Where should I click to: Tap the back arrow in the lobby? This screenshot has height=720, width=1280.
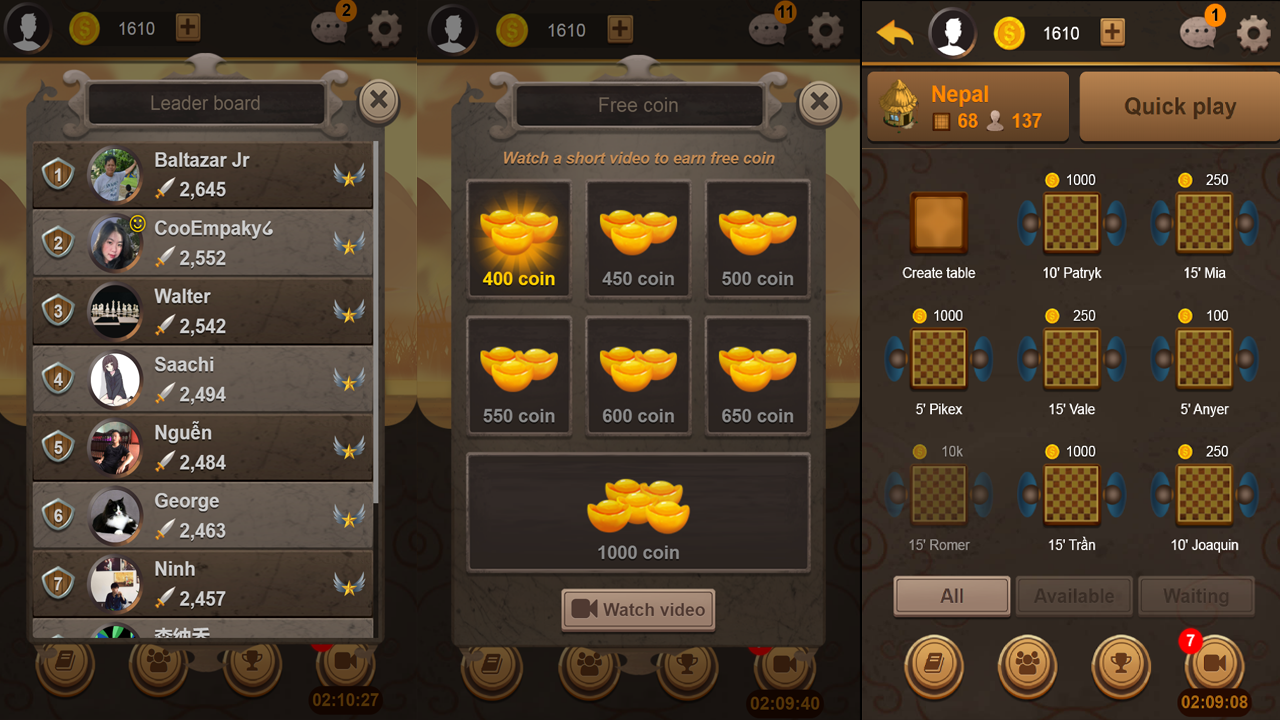tap(895, 32)
